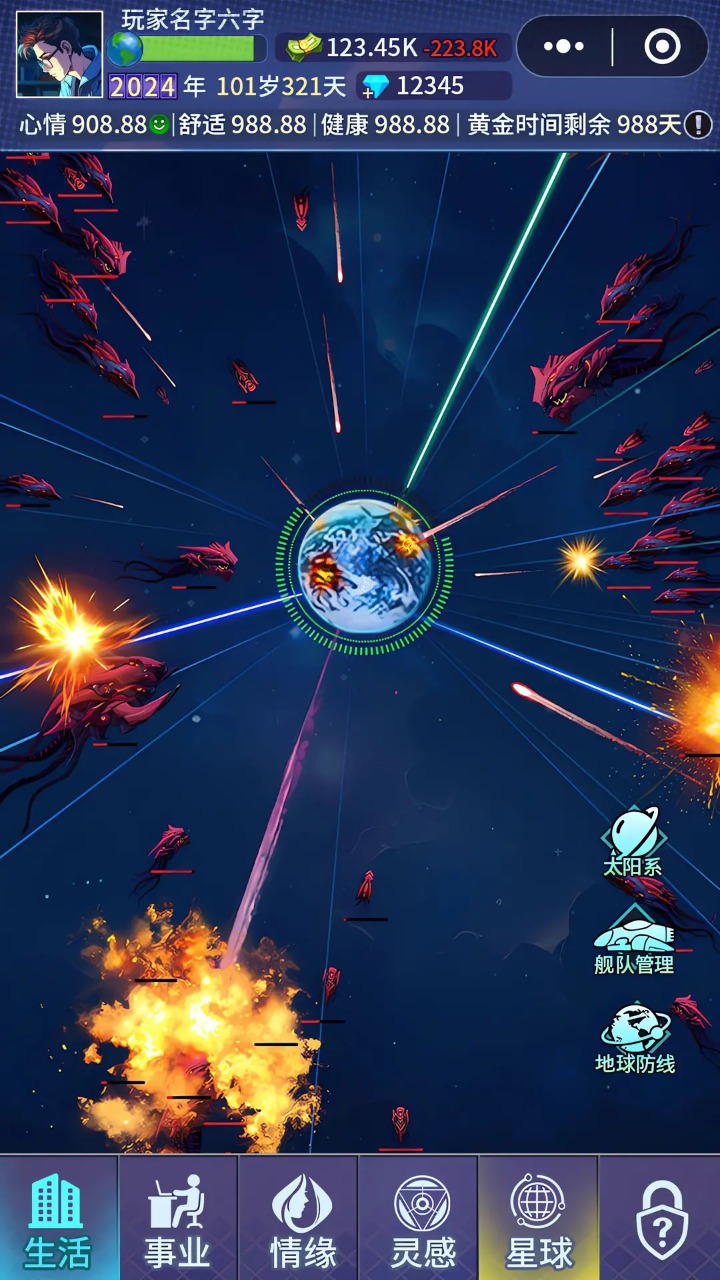The width and height of the screenshot is (720, 1280).
Task: Open the 事业 tab
Action: (178, 1218)
